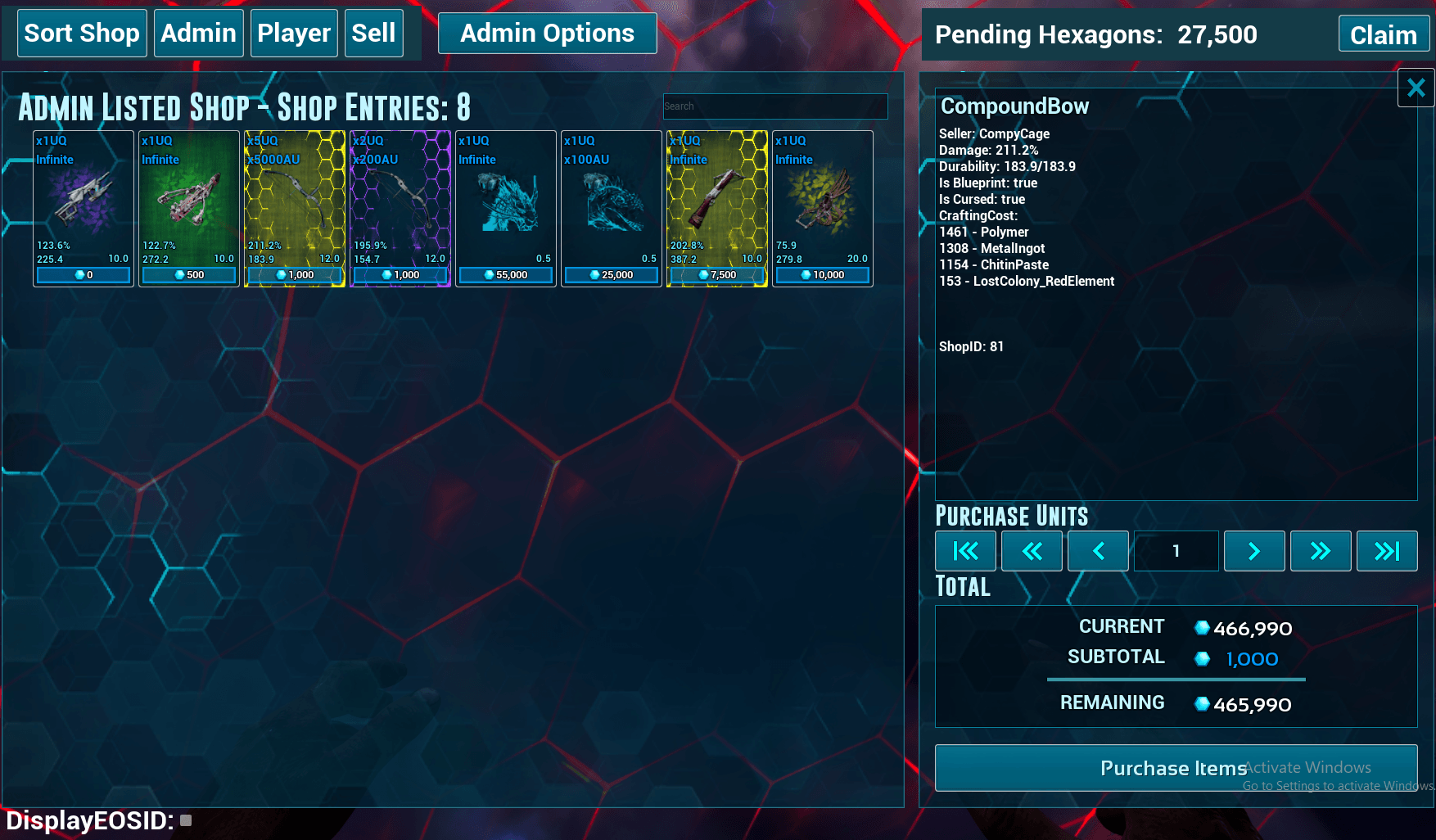
Task: Open Admin Options
Action: (547, 34)
